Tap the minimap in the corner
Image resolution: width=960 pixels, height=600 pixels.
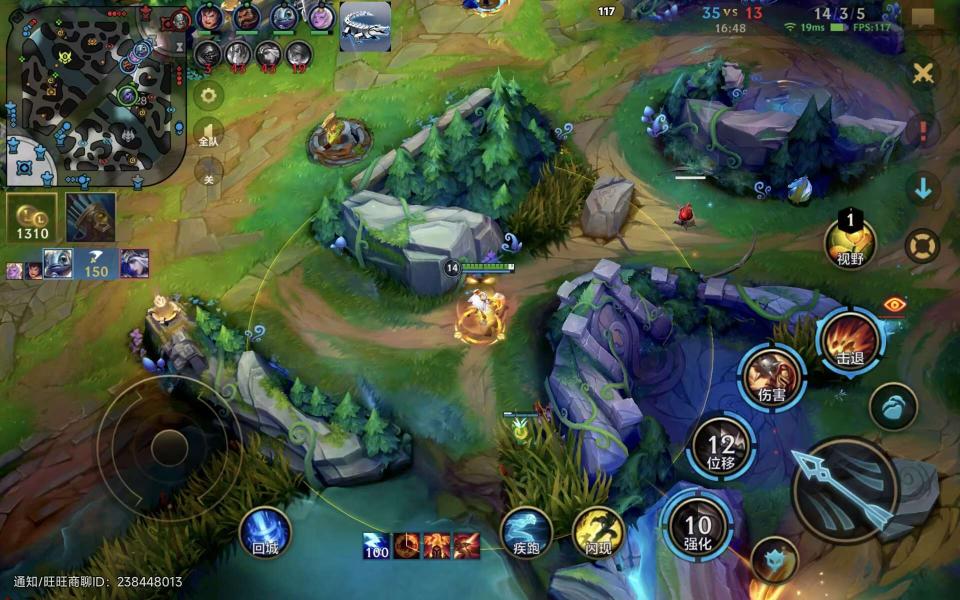click(96, 93)
